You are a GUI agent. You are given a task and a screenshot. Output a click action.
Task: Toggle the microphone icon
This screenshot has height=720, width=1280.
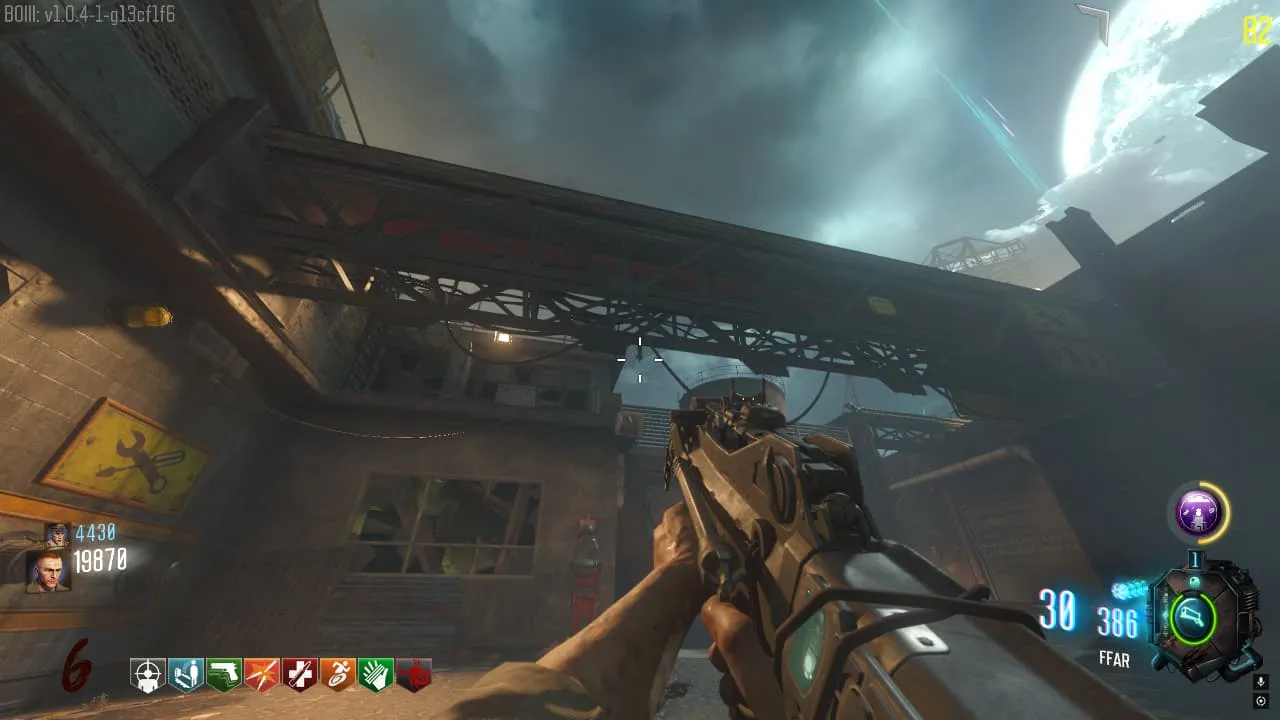1261,682
